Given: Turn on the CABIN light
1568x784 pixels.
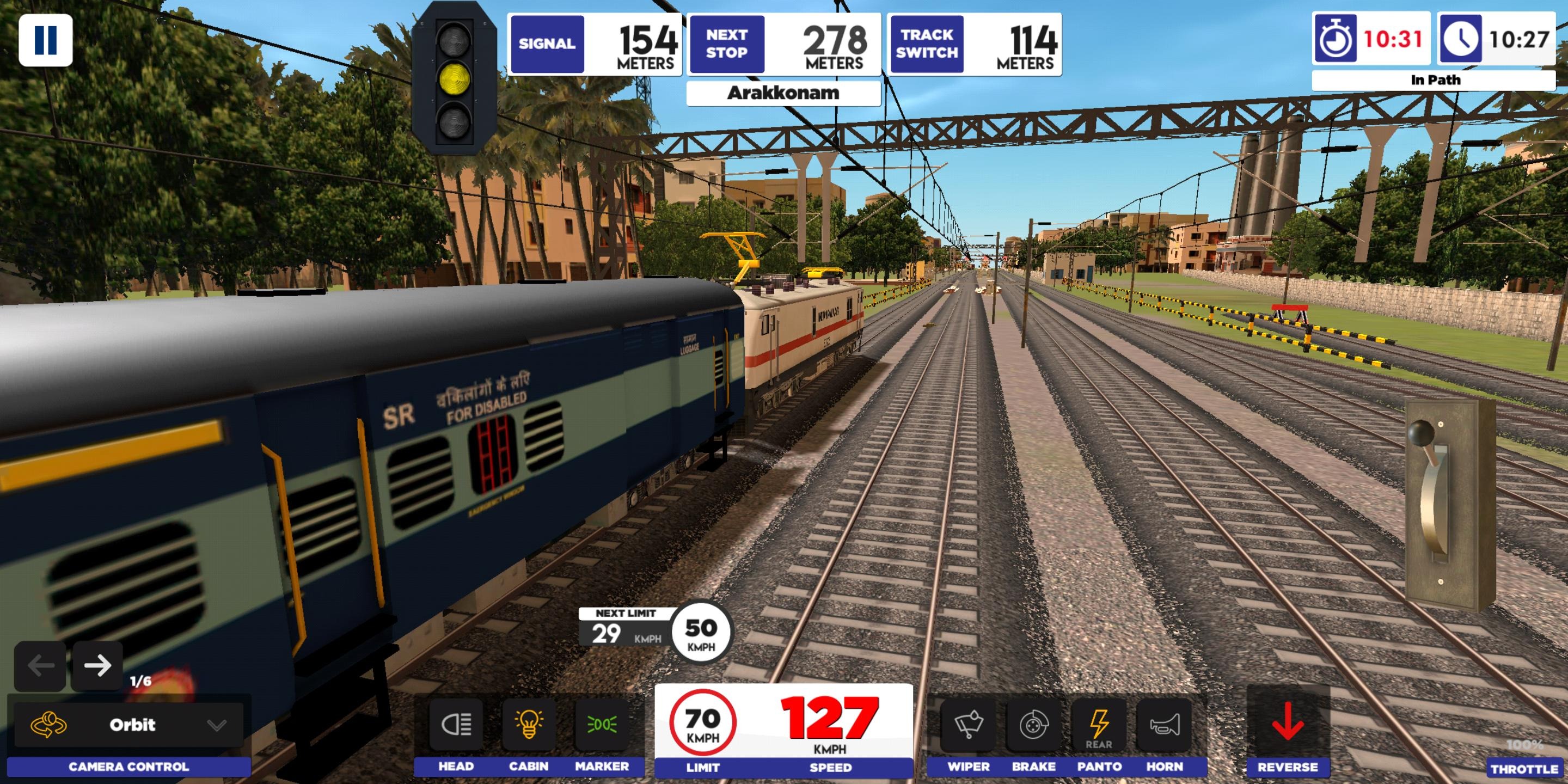Looking at the screenshot, I should (528, 724).
